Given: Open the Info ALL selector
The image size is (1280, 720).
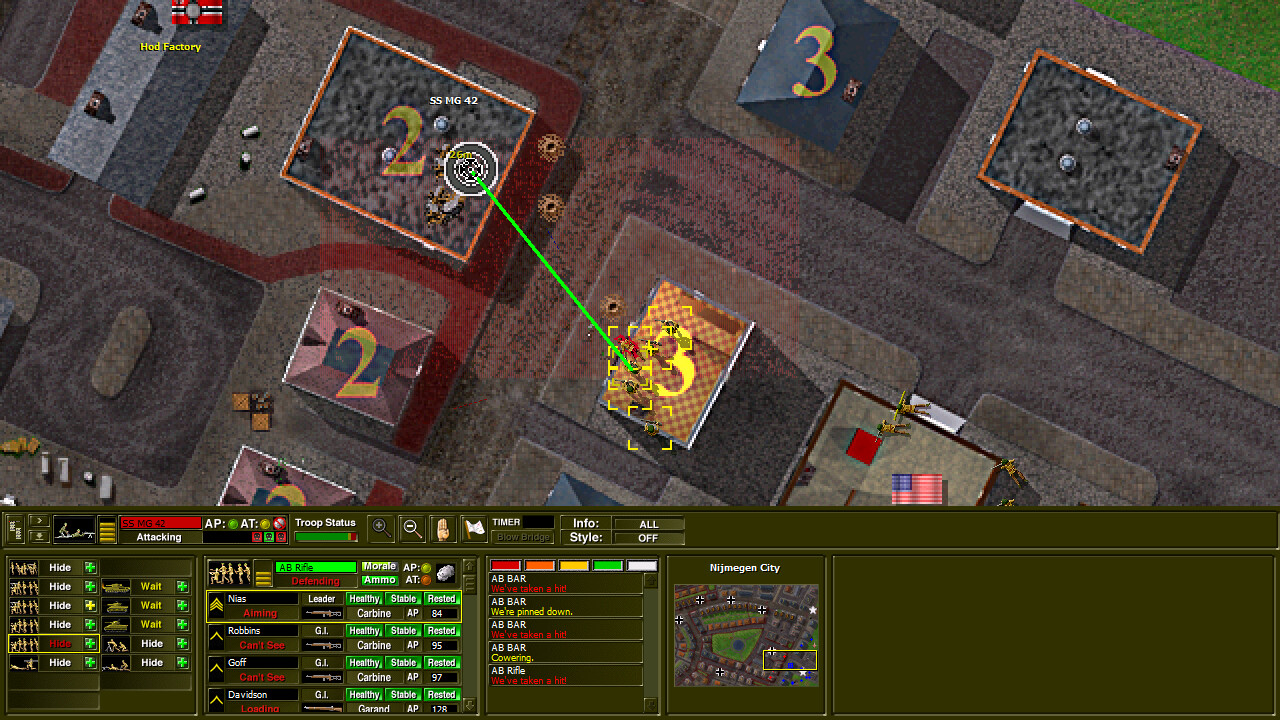Looking at the screenshot, I should (x=650, y=524).
